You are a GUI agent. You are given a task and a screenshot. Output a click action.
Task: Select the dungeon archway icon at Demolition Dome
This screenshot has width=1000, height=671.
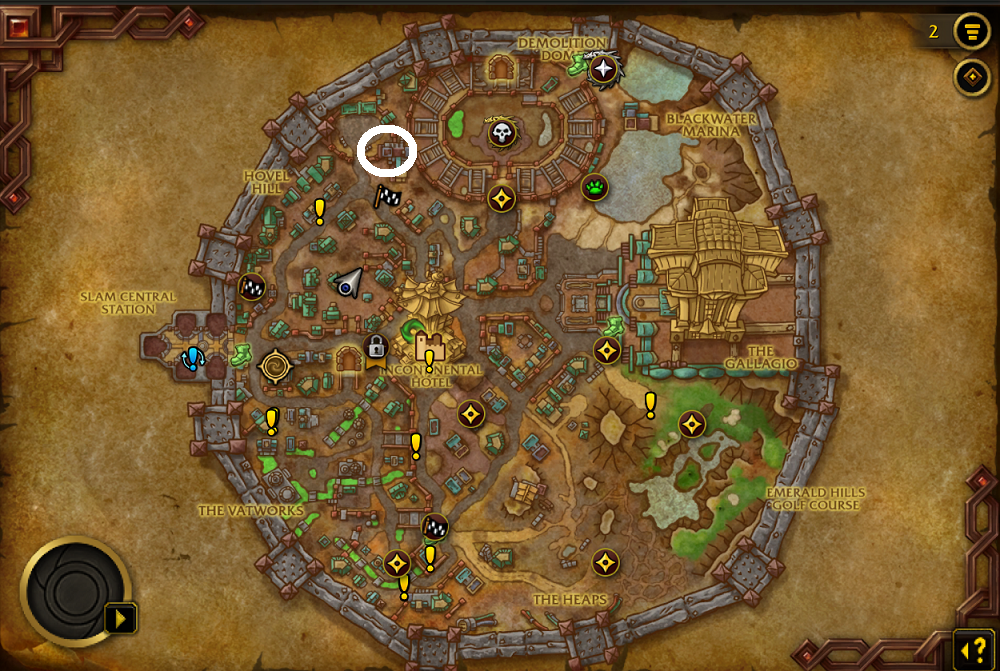(499, 68)
